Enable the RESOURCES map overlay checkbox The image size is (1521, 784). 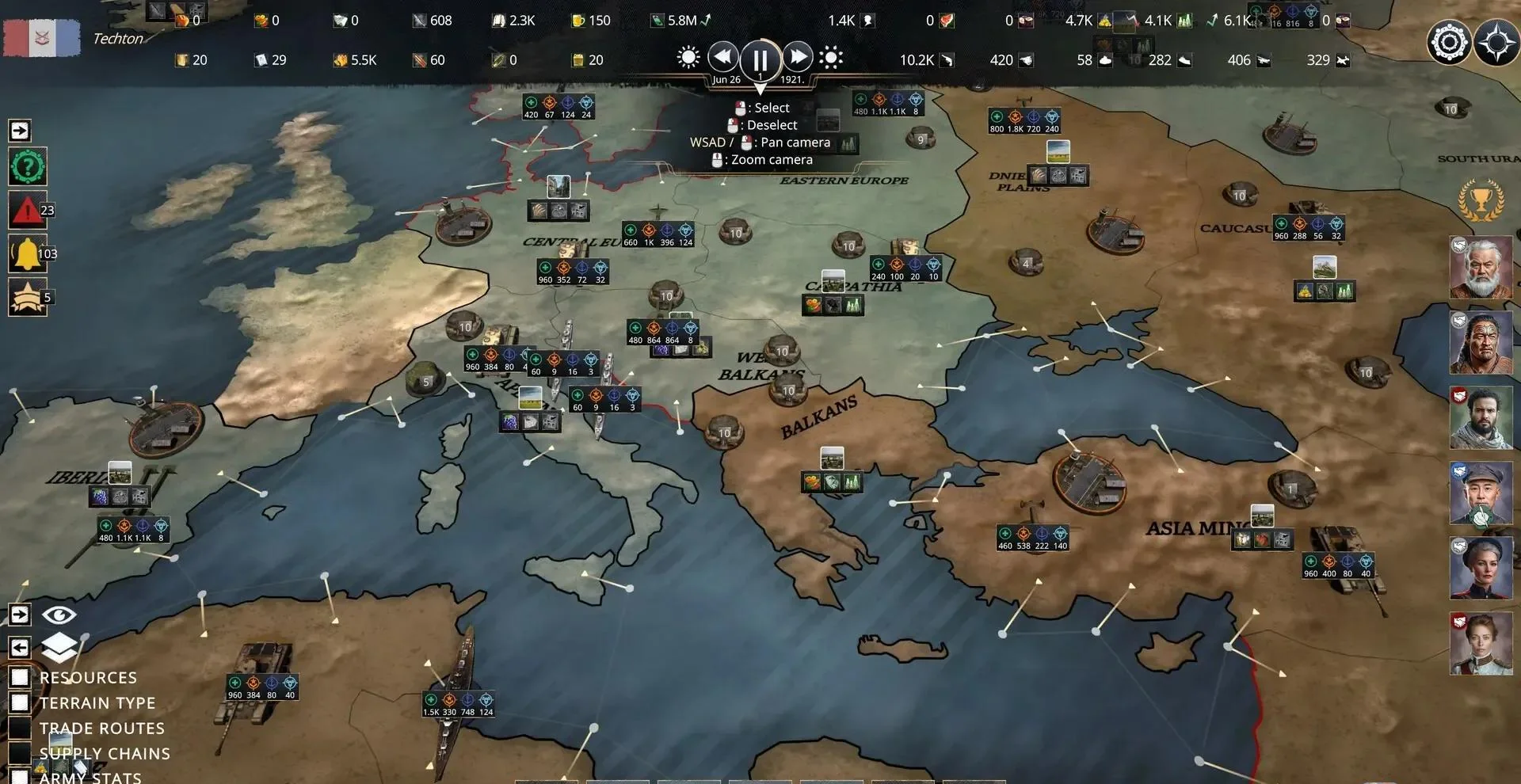(x=21, y=677)
